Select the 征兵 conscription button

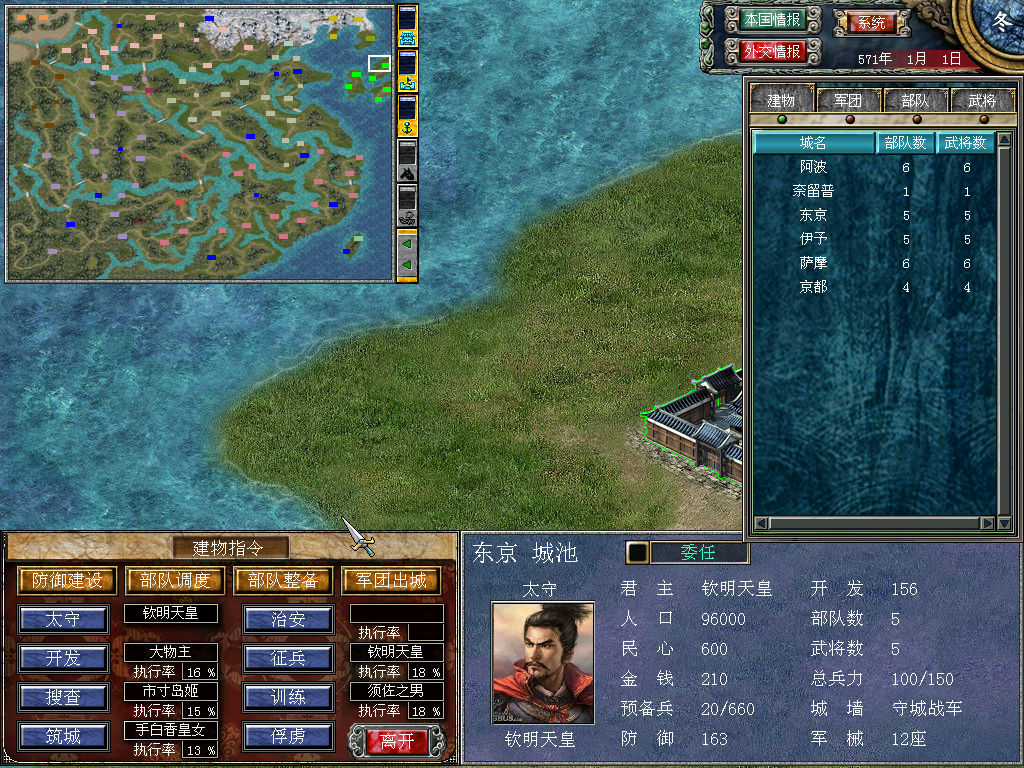288,658
